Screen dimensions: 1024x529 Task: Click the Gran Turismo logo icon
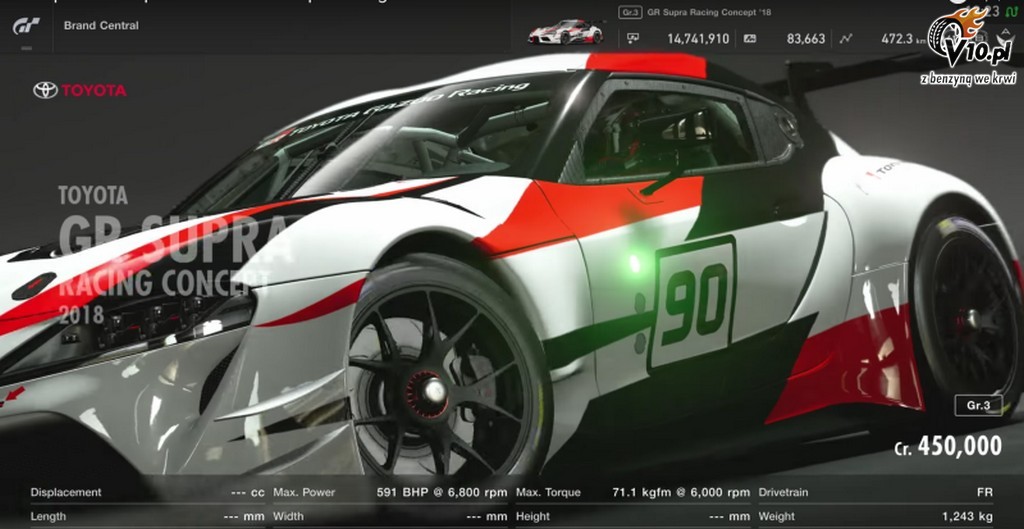click(26, 26)
